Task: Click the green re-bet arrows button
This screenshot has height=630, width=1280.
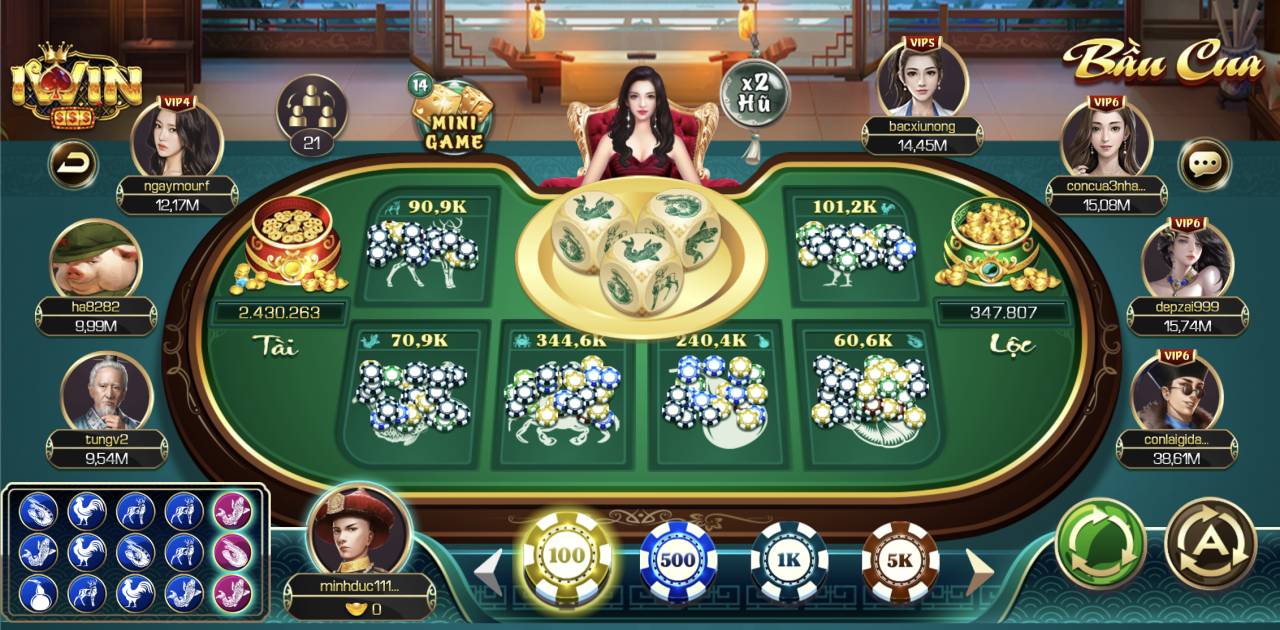Action: coord(1100,544)
